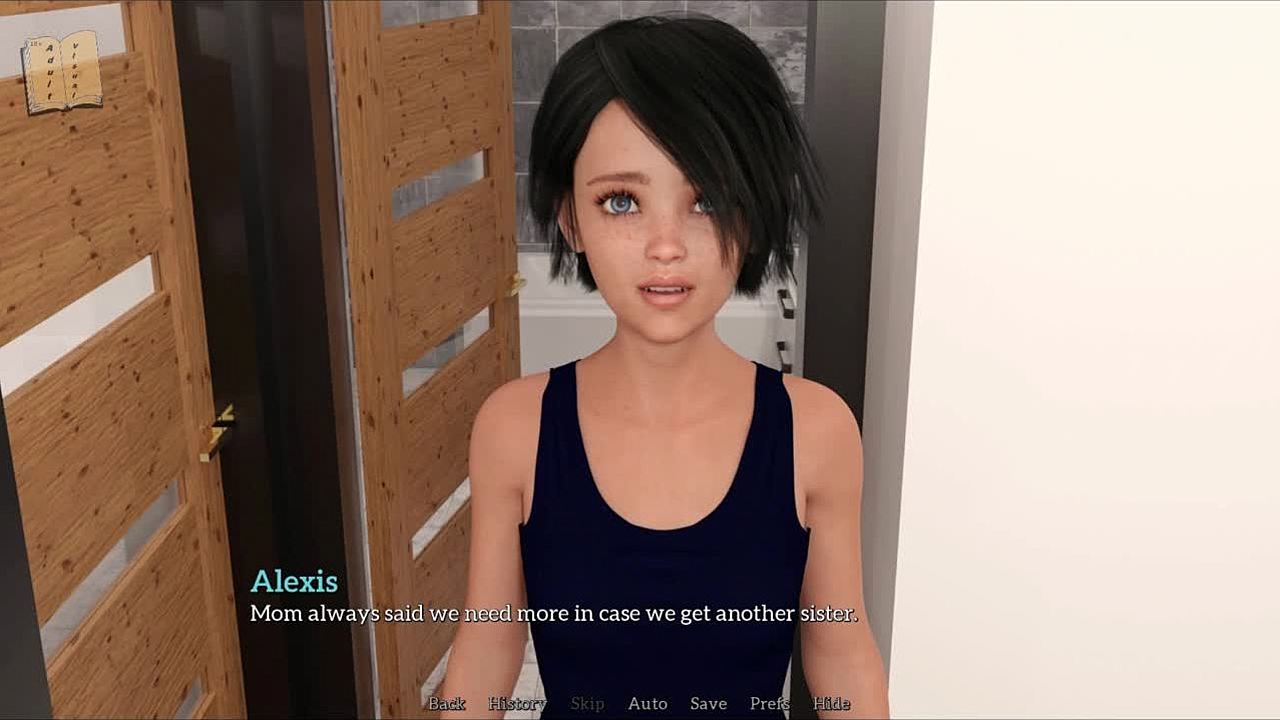The width and height of the screenshot is (1280, 720).
Task: Open the Save game menu
Action: 708,704
